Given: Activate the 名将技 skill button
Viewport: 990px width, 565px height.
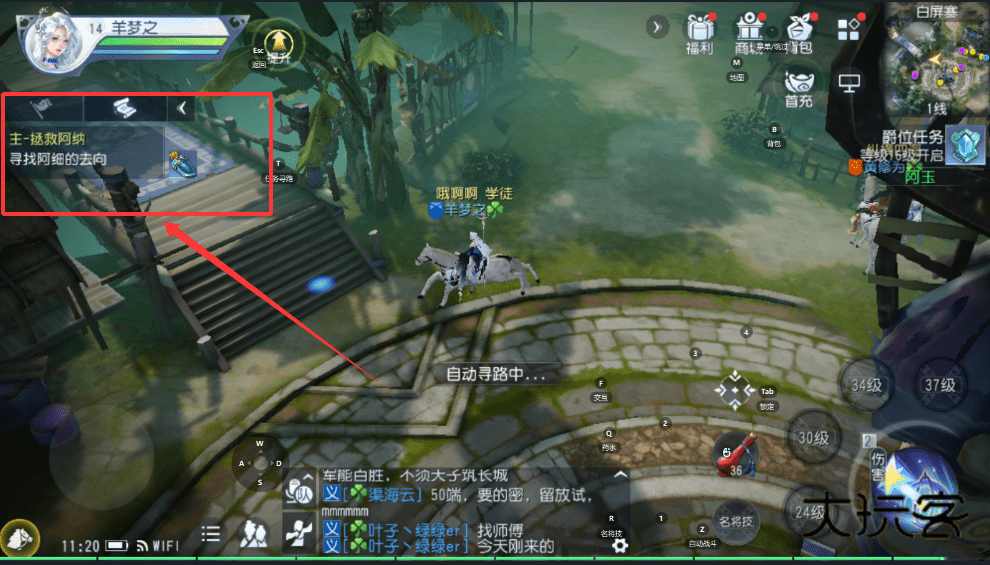Looking at the screenshot, I should 737,520.
